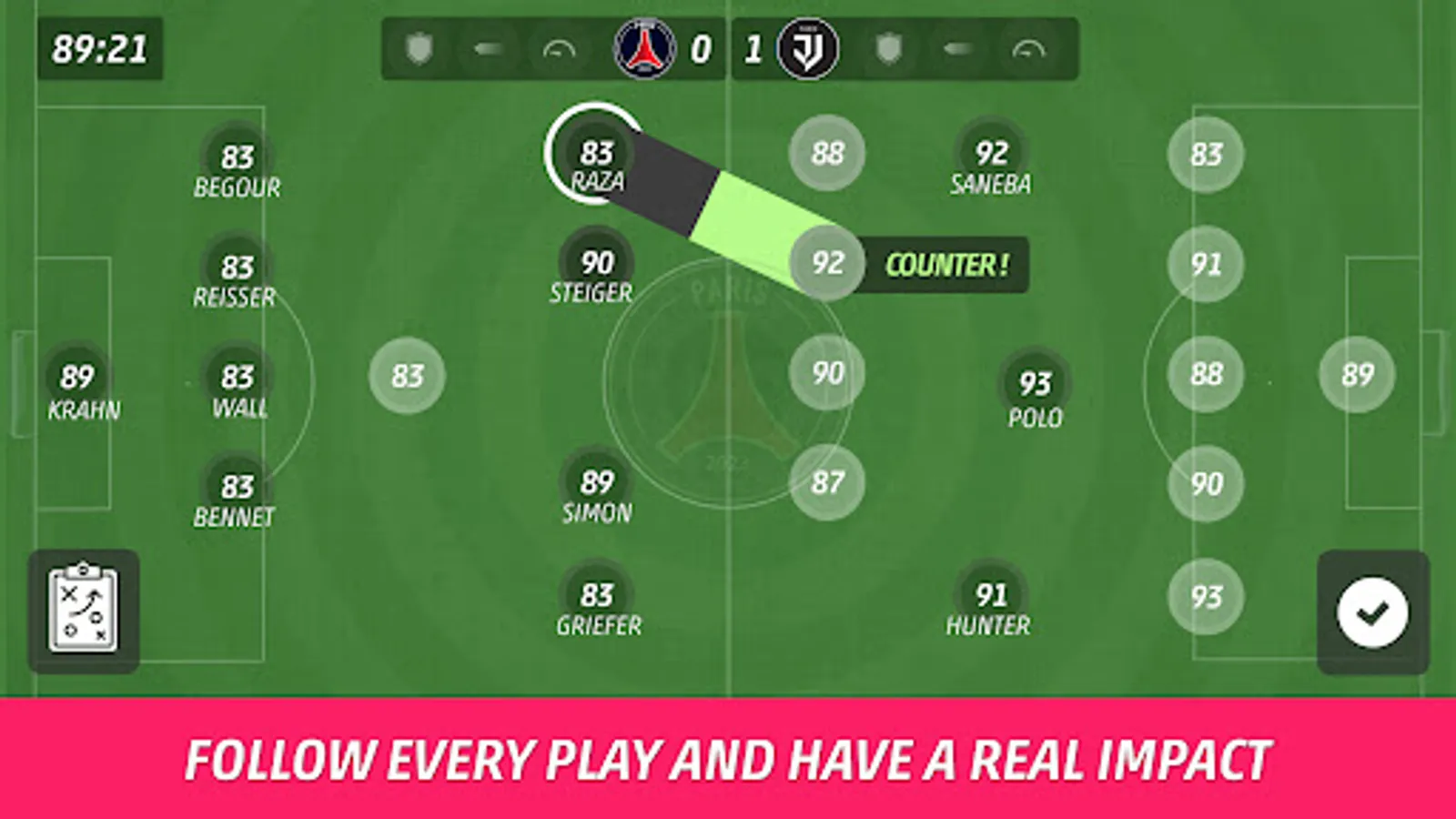Click the Juventus boot pass icon
The height and width of the screenshot is (819, 1456).
[955, 50]
